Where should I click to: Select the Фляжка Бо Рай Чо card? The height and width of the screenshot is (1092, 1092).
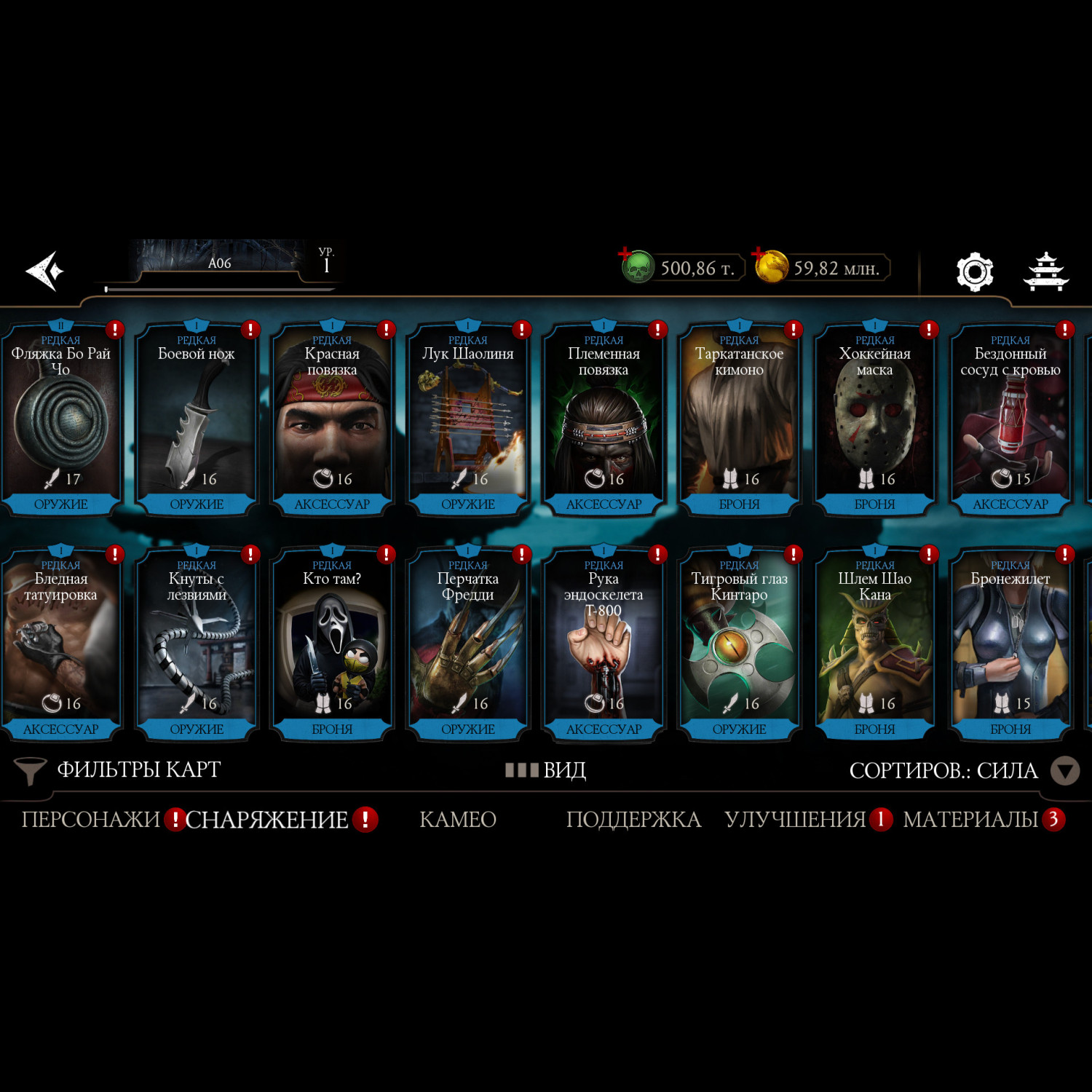[x=60, y=419]
